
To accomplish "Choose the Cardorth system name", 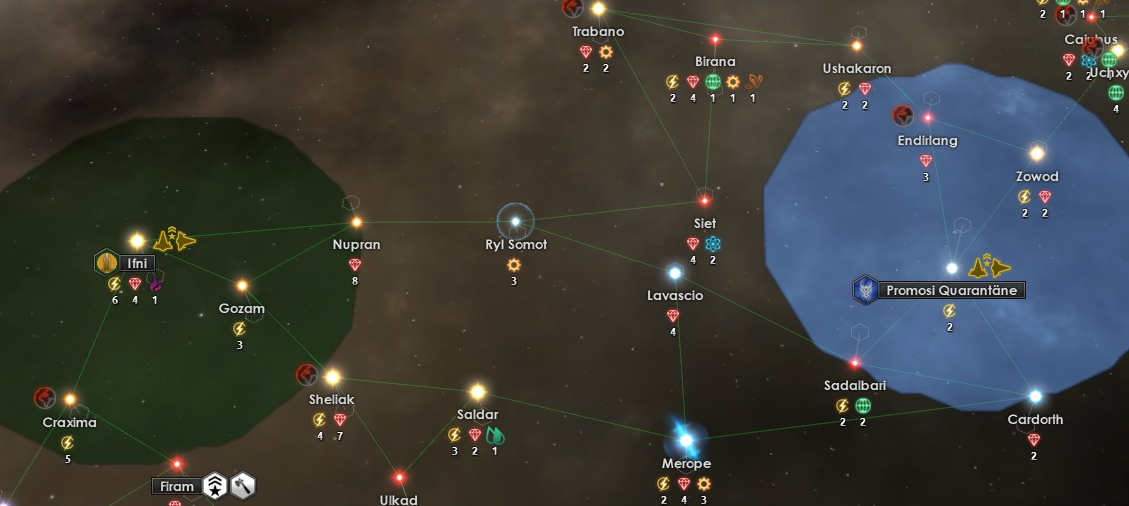I will click(1035, 420).
